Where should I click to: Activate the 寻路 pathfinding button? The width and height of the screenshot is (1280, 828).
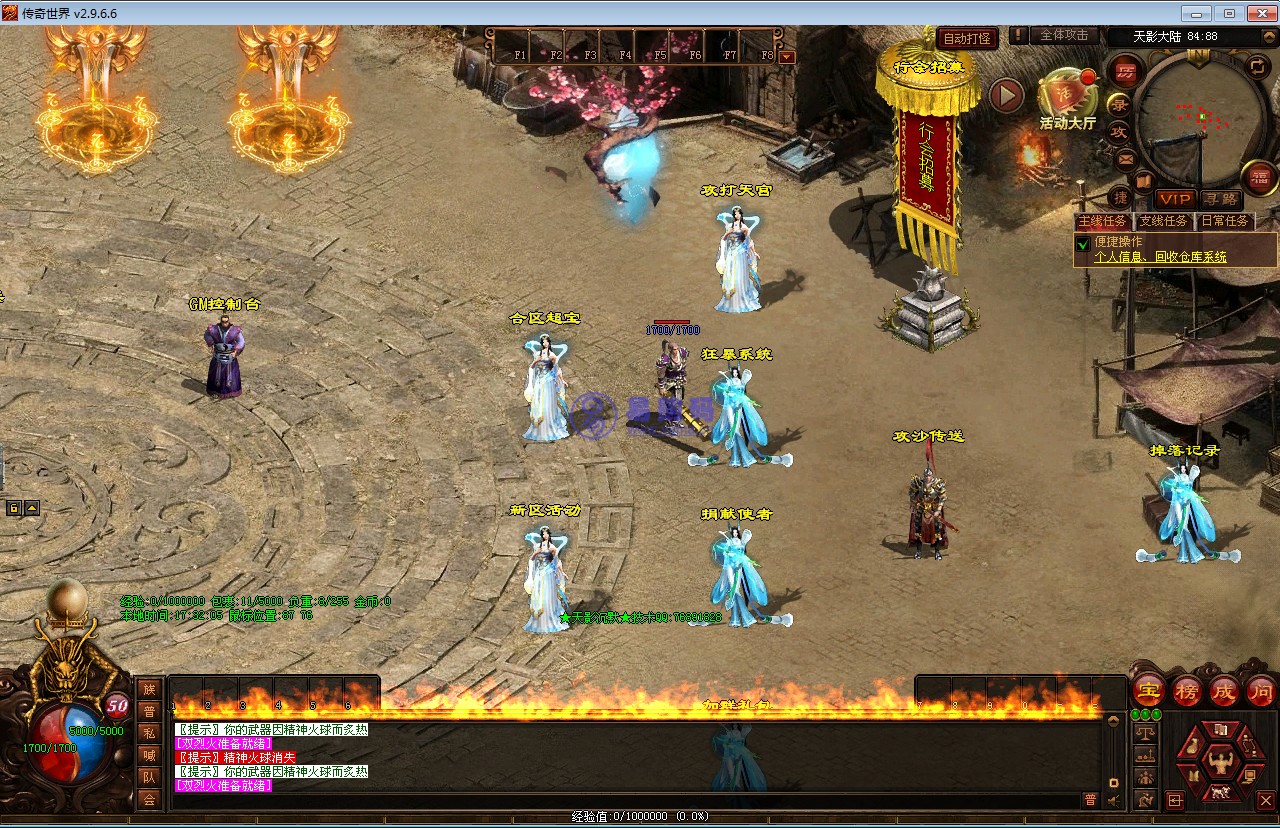1219,199
